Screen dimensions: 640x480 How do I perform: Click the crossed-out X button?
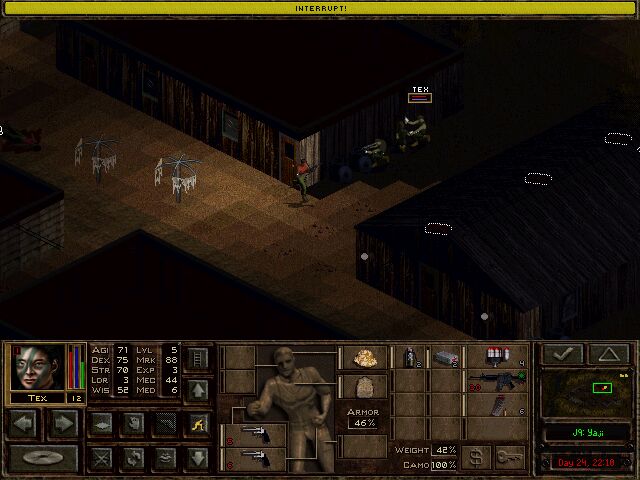coord(100,458)
